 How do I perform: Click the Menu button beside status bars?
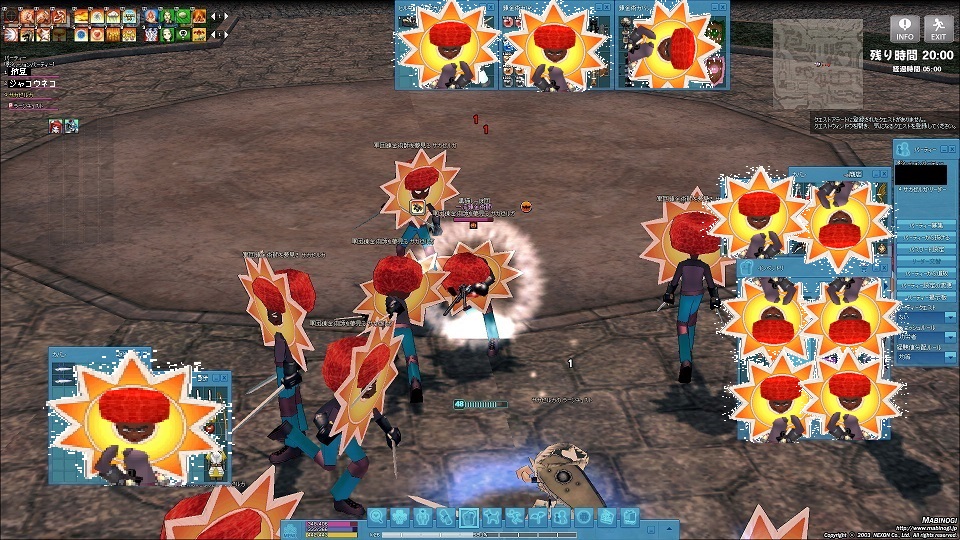tap(290, 529)
